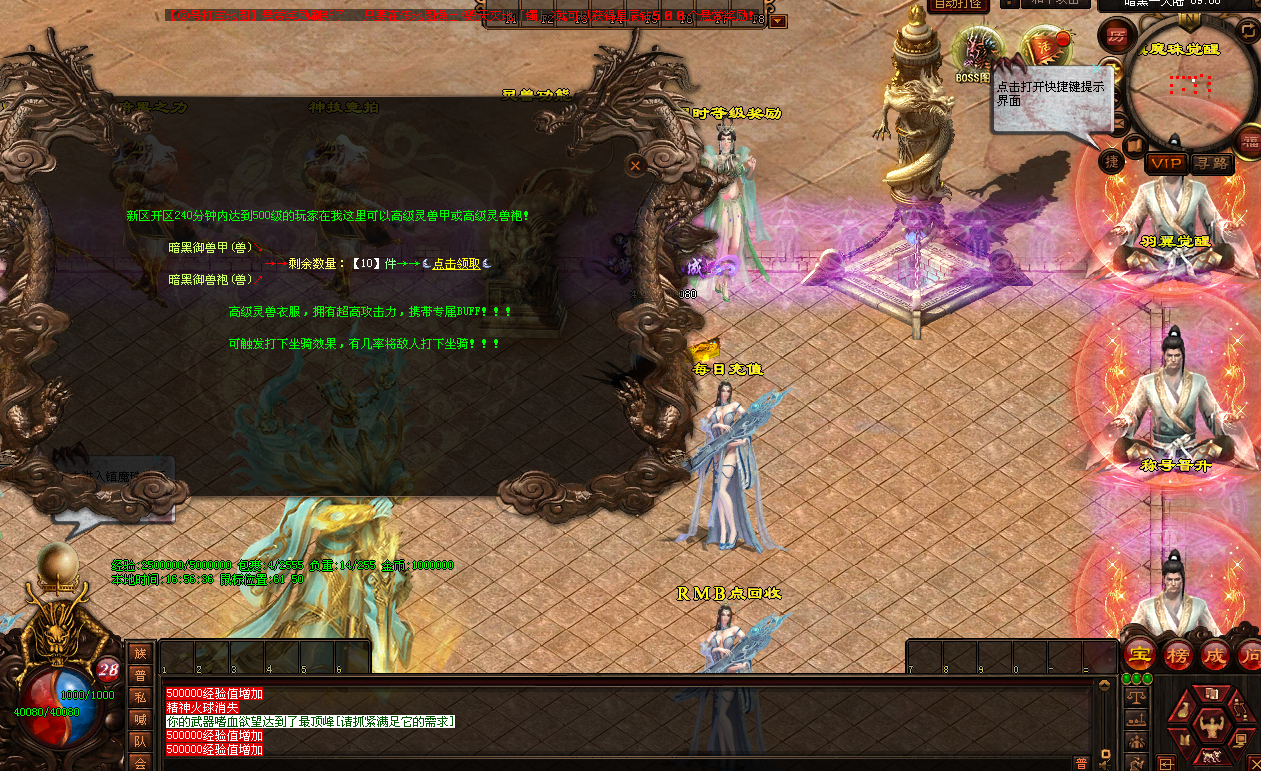This screenshot has width=1261, height=771.
Task: Toggle the 自动打怪 auto-fight button
Action: pyautogui.click(x=959, y=5)
